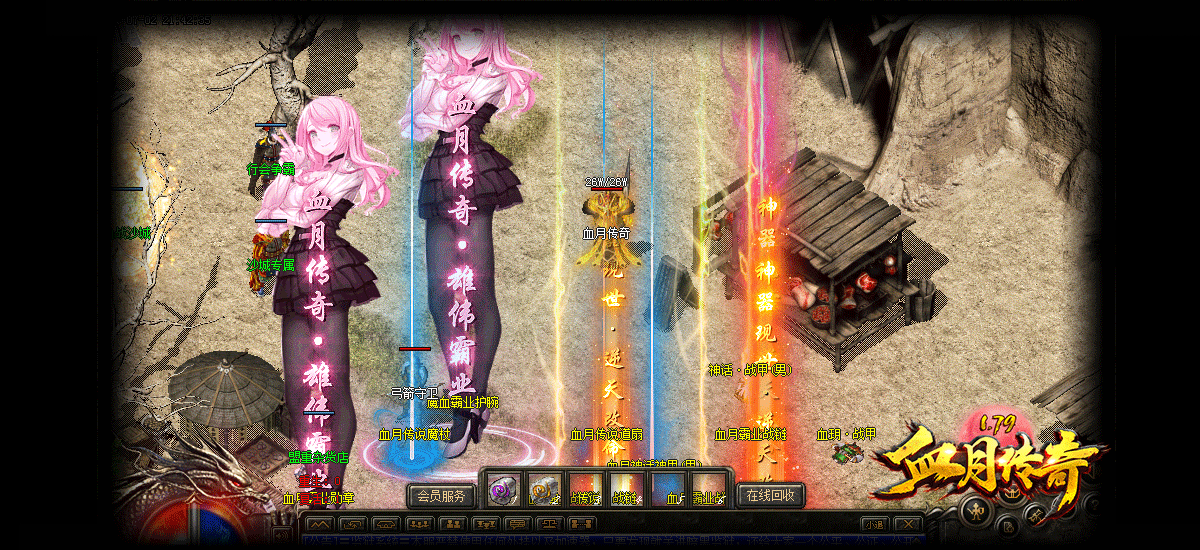1200x550 pixels.
Task: Select the 霸业 item slot in the hotbar
Action: (x=707, y=490)
